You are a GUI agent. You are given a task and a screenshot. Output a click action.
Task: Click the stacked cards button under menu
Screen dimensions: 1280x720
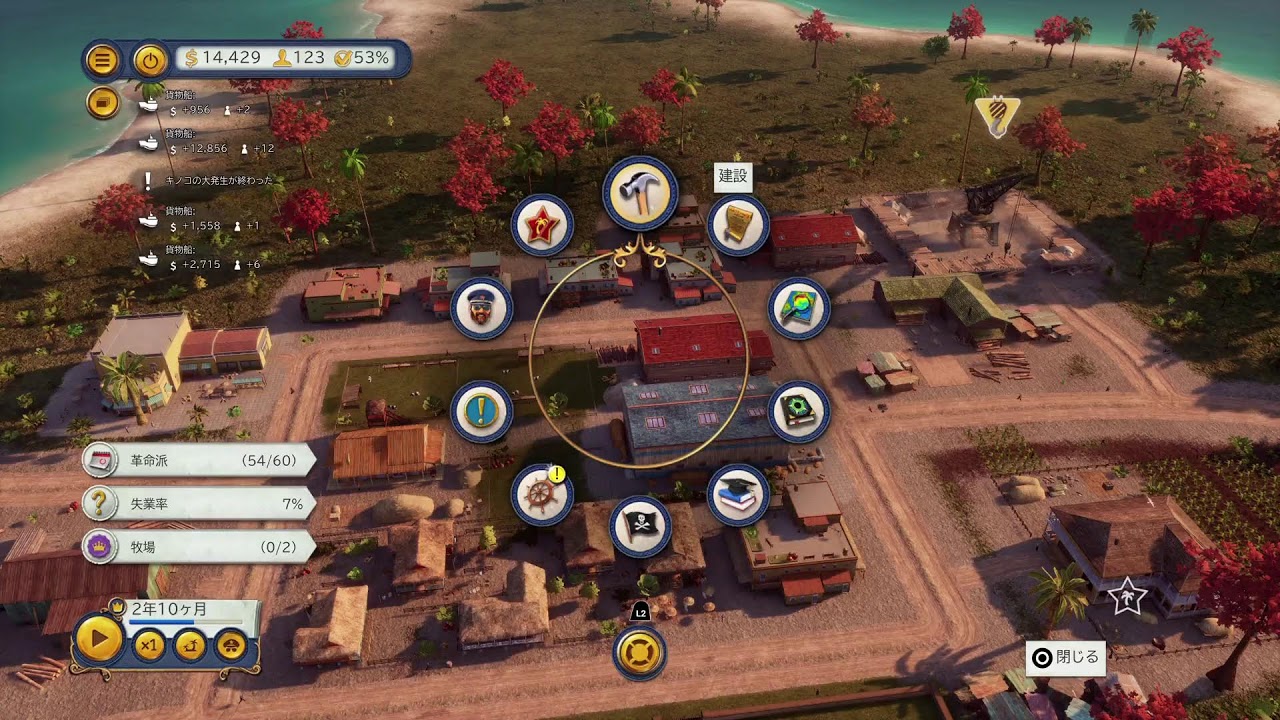pyautogui.click(x=102, y=102)
